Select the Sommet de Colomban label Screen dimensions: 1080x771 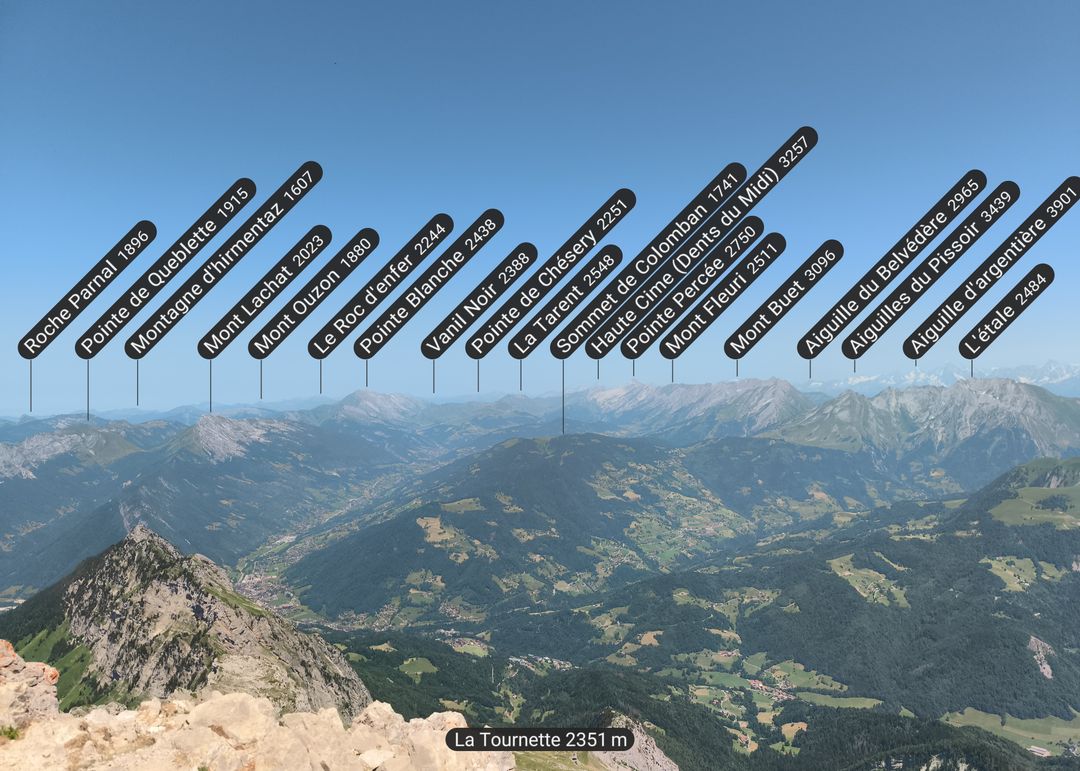point(648,260)
